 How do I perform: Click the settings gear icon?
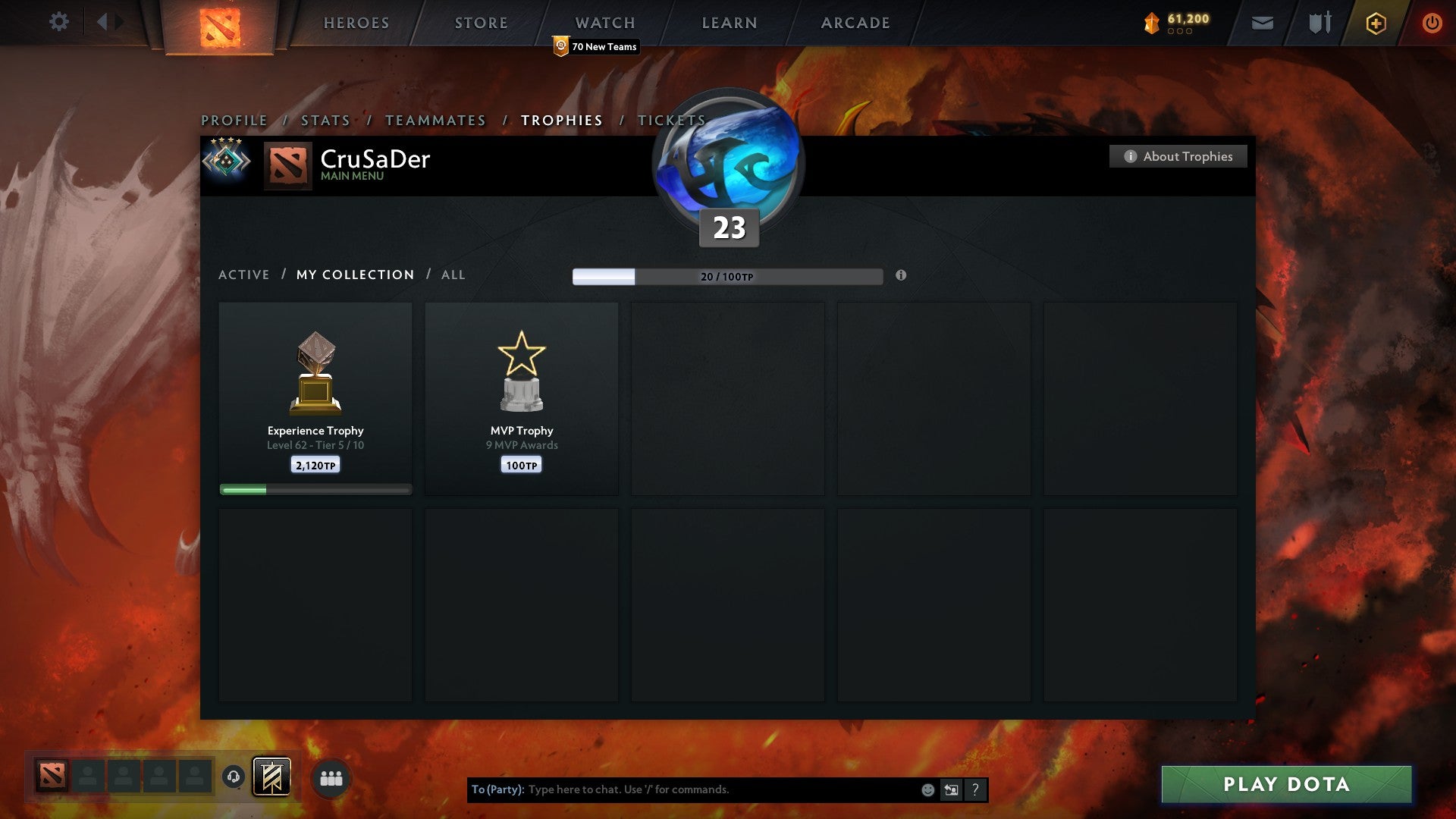tap(58, 22)
